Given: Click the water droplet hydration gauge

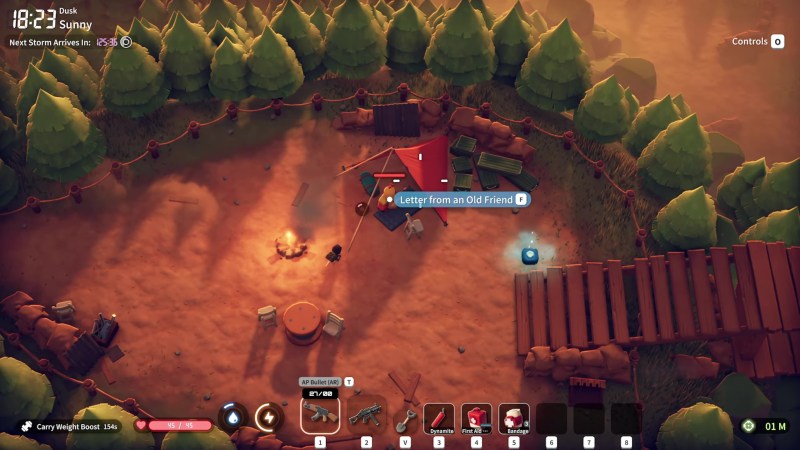Looking at the screenshot, I should 233,417.
